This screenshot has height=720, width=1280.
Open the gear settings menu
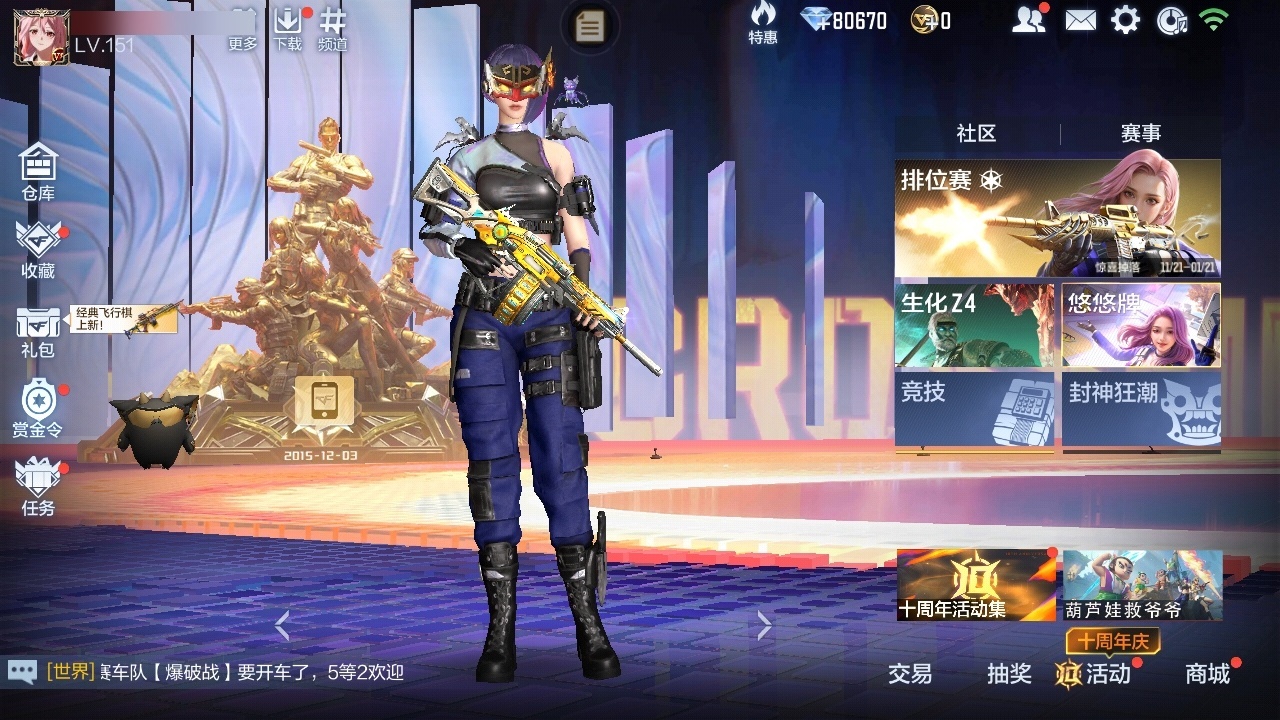[1126, 20]
